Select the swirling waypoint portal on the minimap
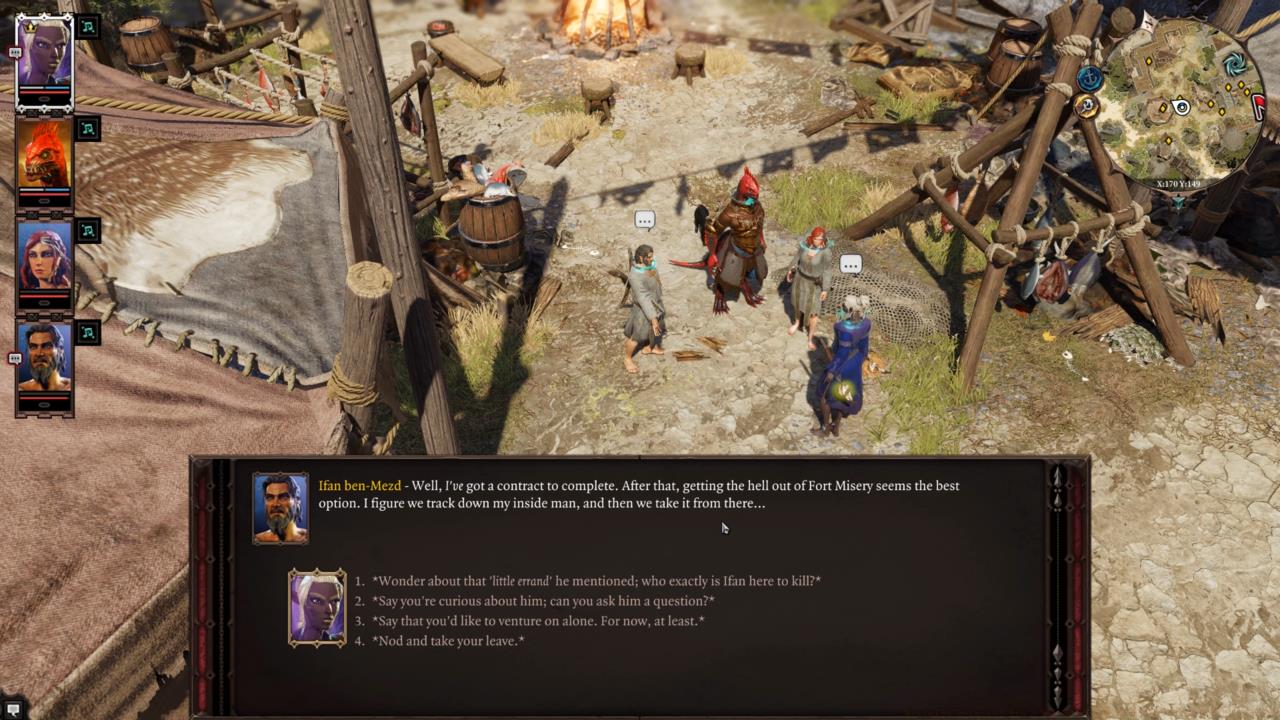Viewport: 1280px width, 720px height. coord(1235,64)
